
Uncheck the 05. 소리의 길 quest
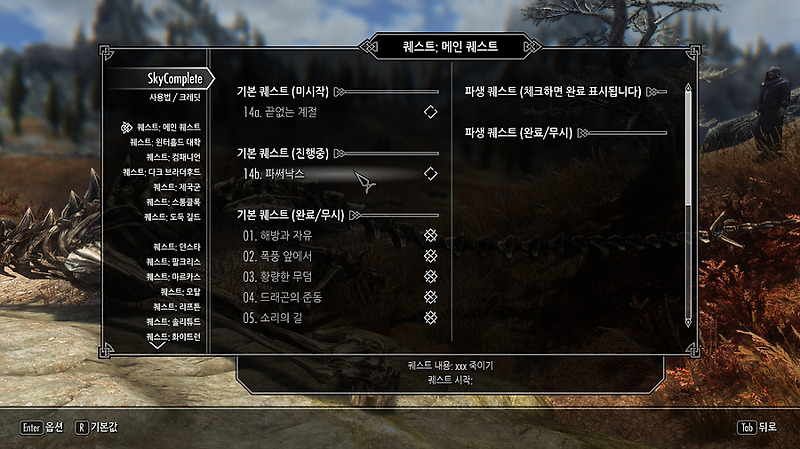tap(431, 317)
